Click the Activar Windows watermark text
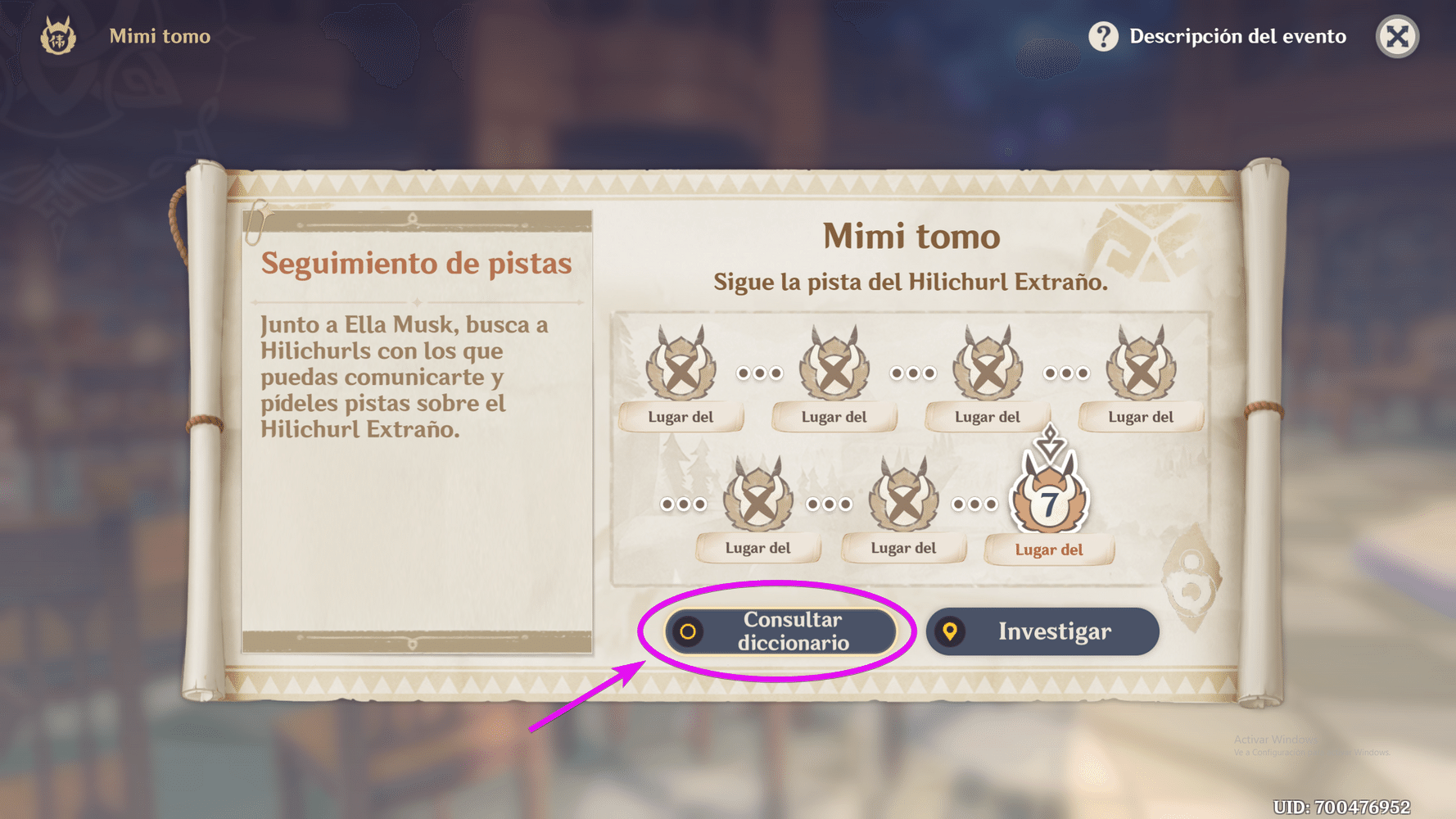1456x819 pixels. (1275, 738)
